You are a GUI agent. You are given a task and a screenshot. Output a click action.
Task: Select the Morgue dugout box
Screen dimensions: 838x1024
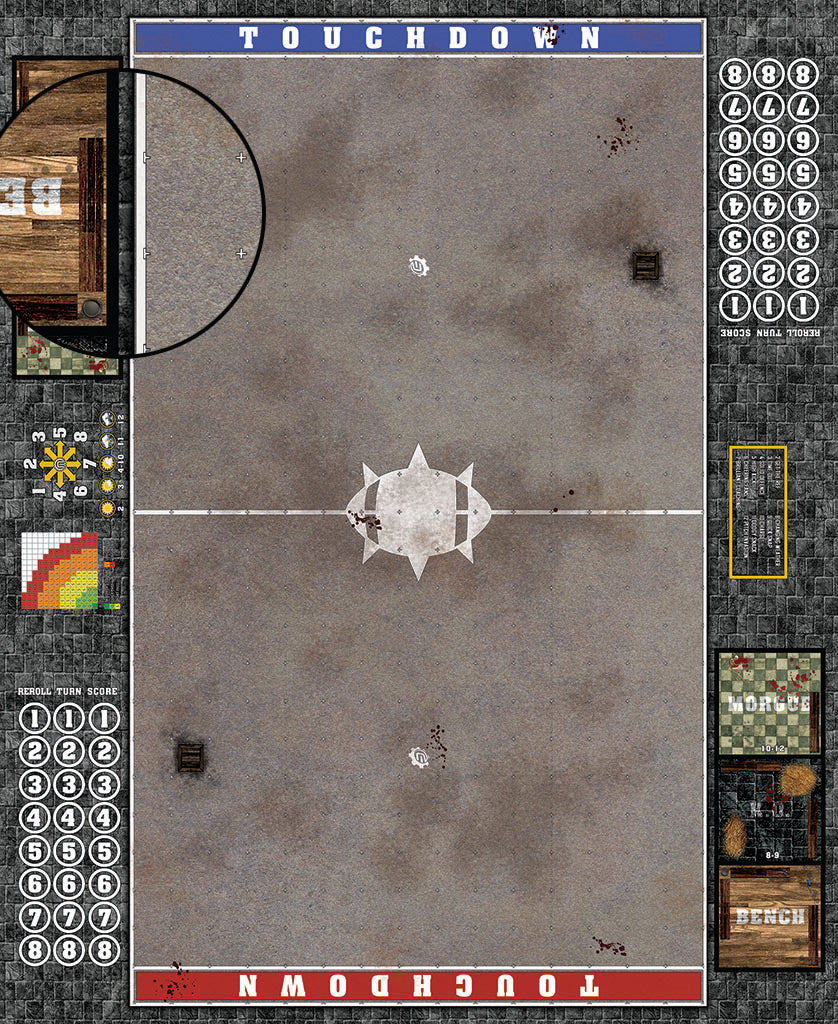pyautogui.click(x=768, y=702)
